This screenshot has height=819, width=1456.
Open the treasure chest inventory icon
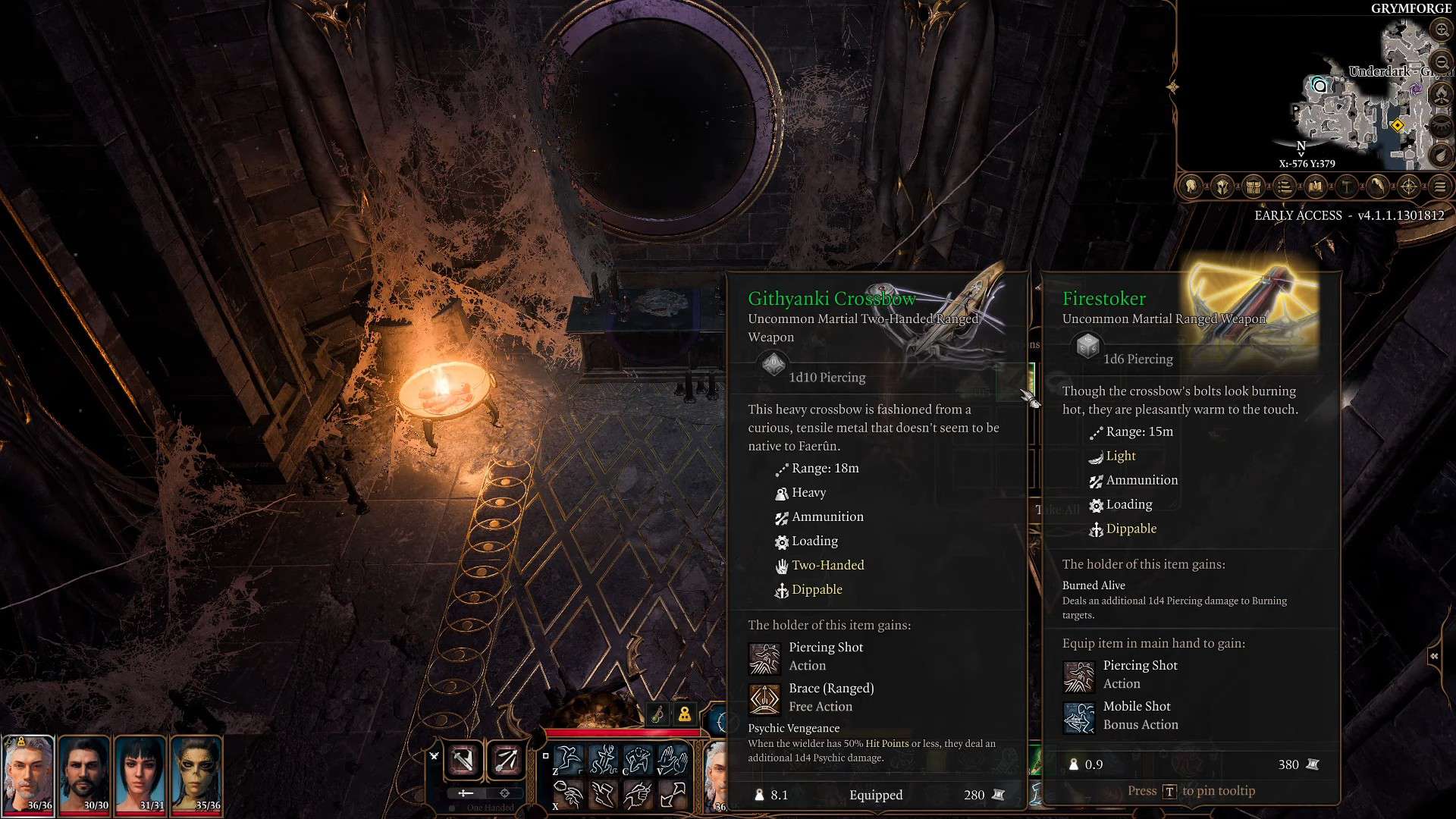pos(1254,187)
